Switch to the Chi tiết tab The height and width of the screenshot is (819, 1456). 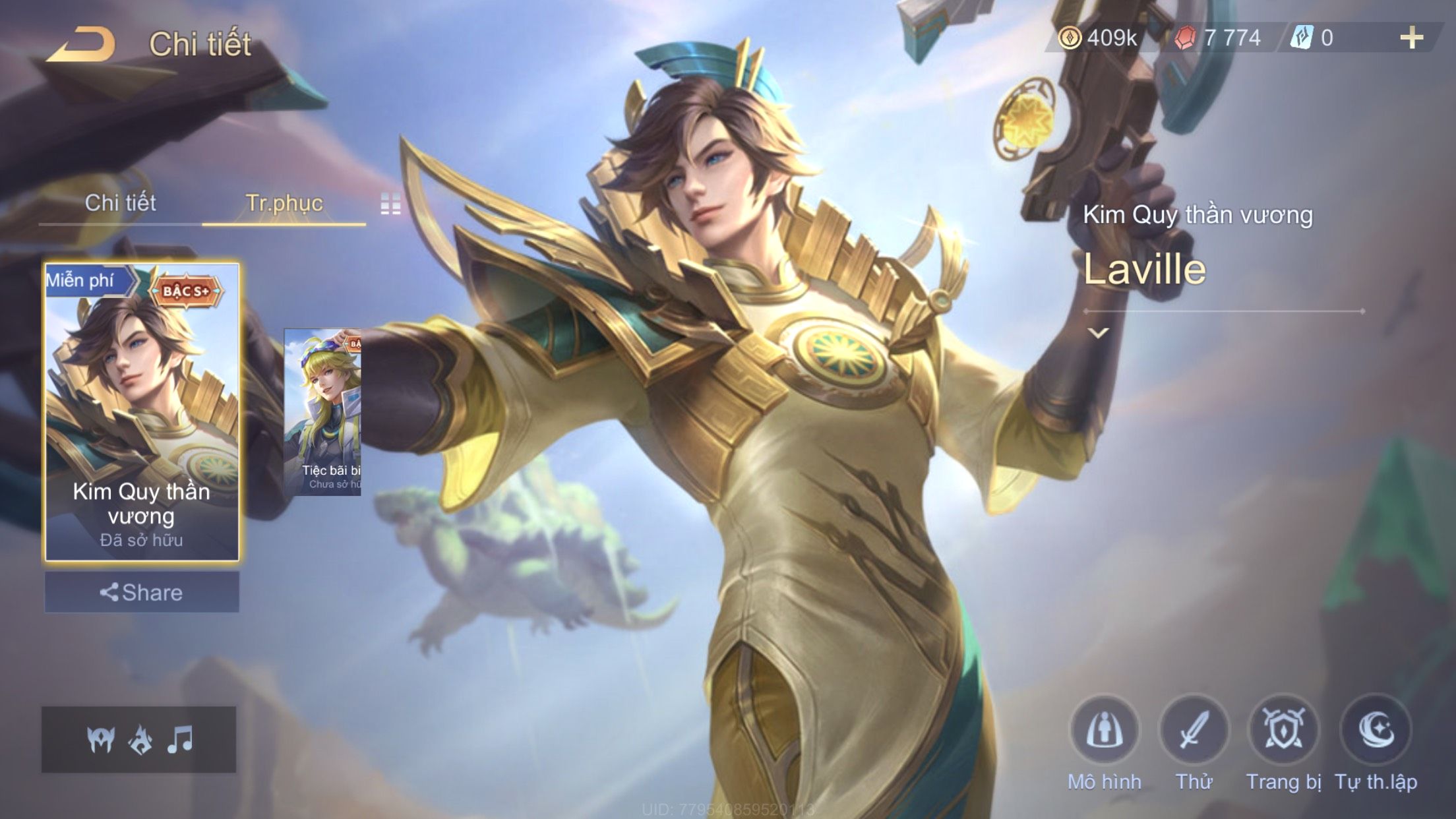pos(120,203)
